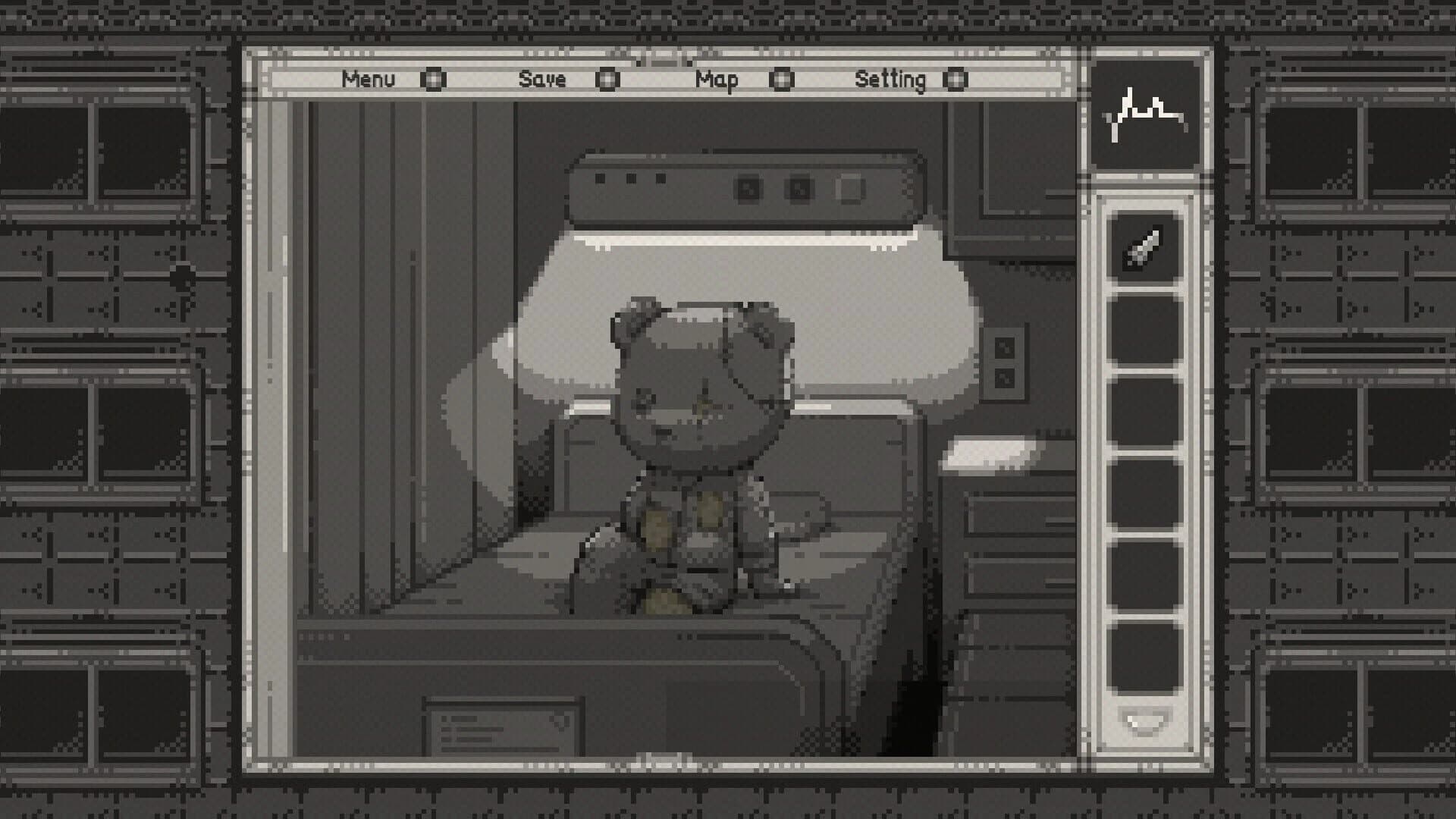Click the square icon beside Save

[606, 79]
